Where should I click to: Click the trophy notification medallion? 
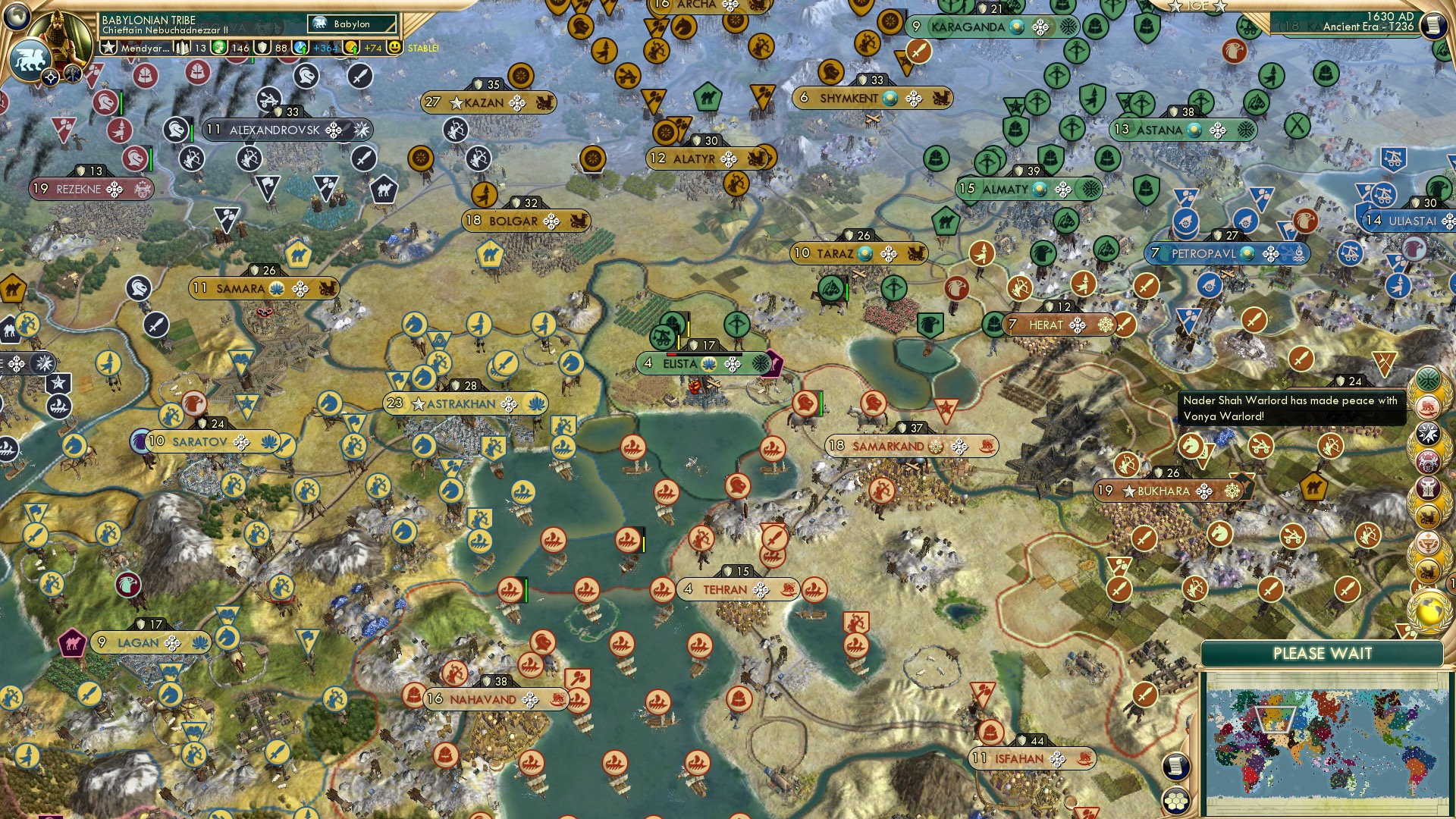(x=1429, y=544)
